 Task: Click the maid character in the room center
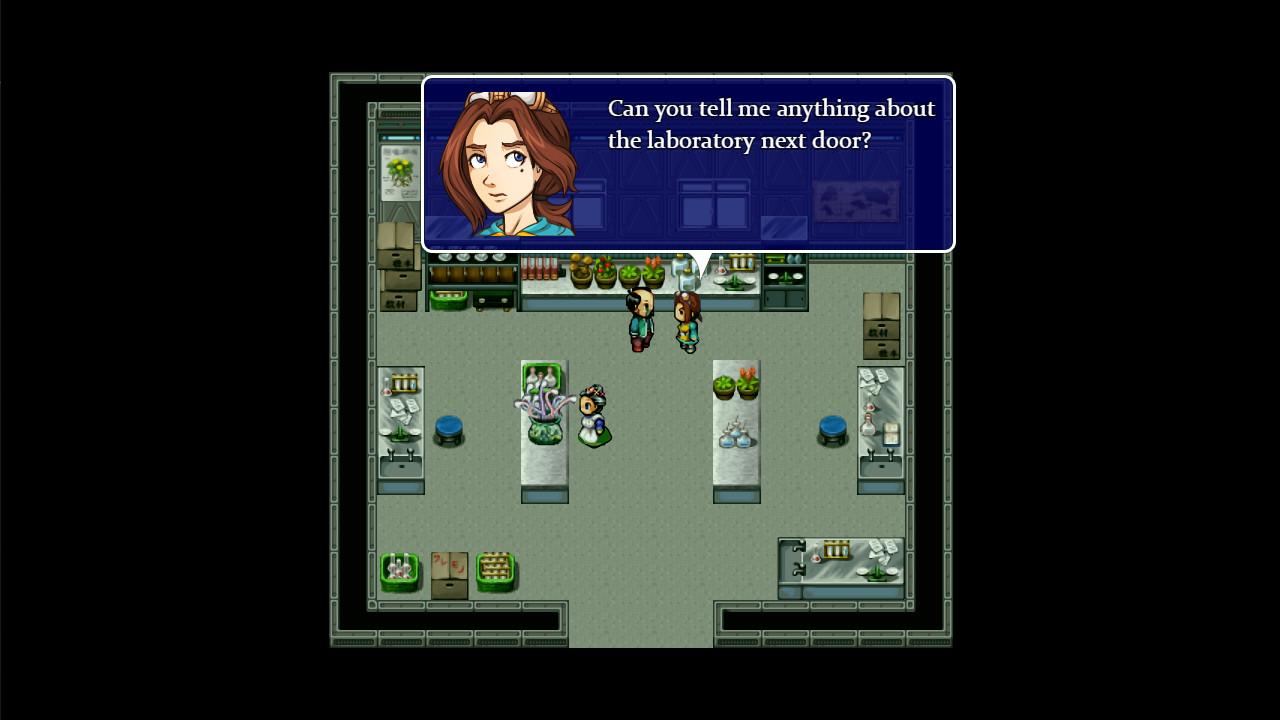(x=594, y=415)
